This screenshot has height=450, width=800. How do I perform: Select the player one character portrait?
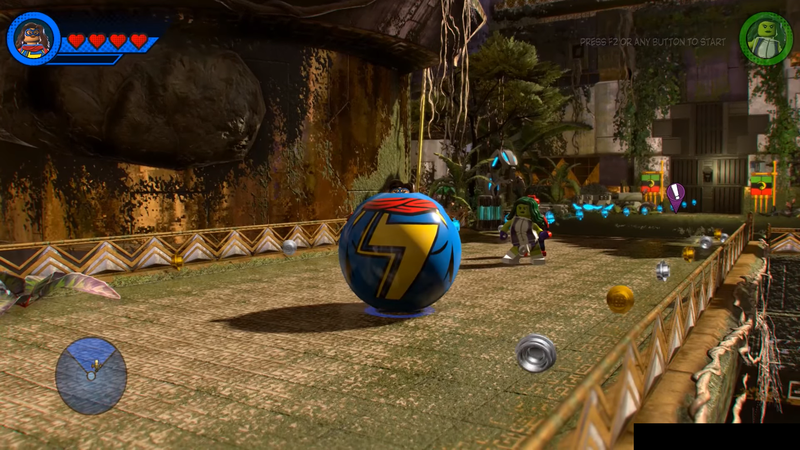pyautogui.click(x=34, y=39)
